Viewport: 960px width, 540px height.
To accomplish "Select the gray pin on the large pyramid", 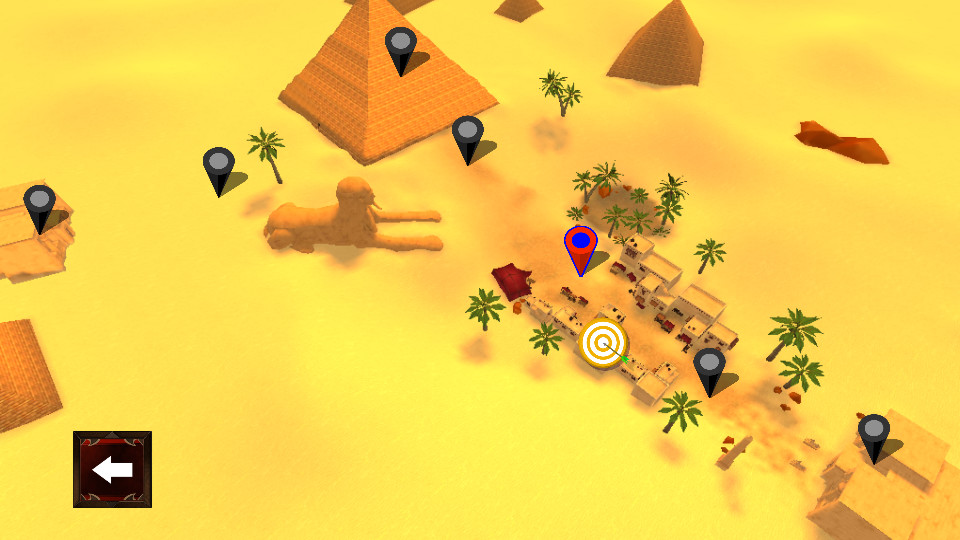I will tap(400, 48).
